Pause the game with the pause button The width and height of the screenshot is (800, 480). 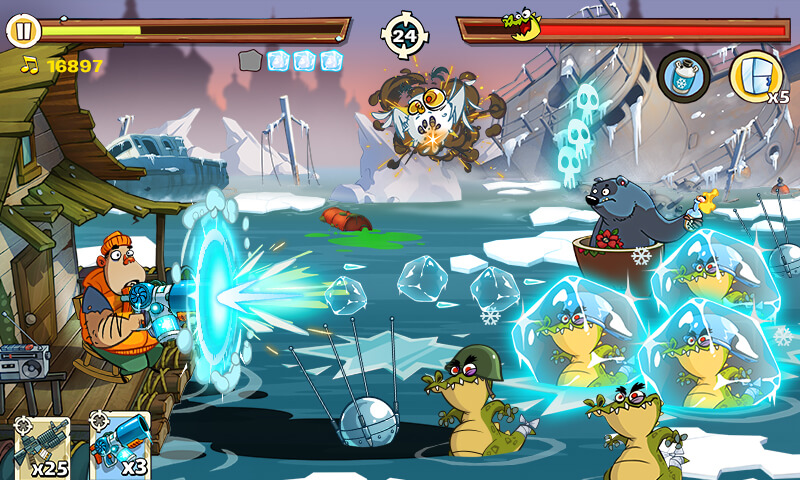pyautogui.click(x=22, y=31)
